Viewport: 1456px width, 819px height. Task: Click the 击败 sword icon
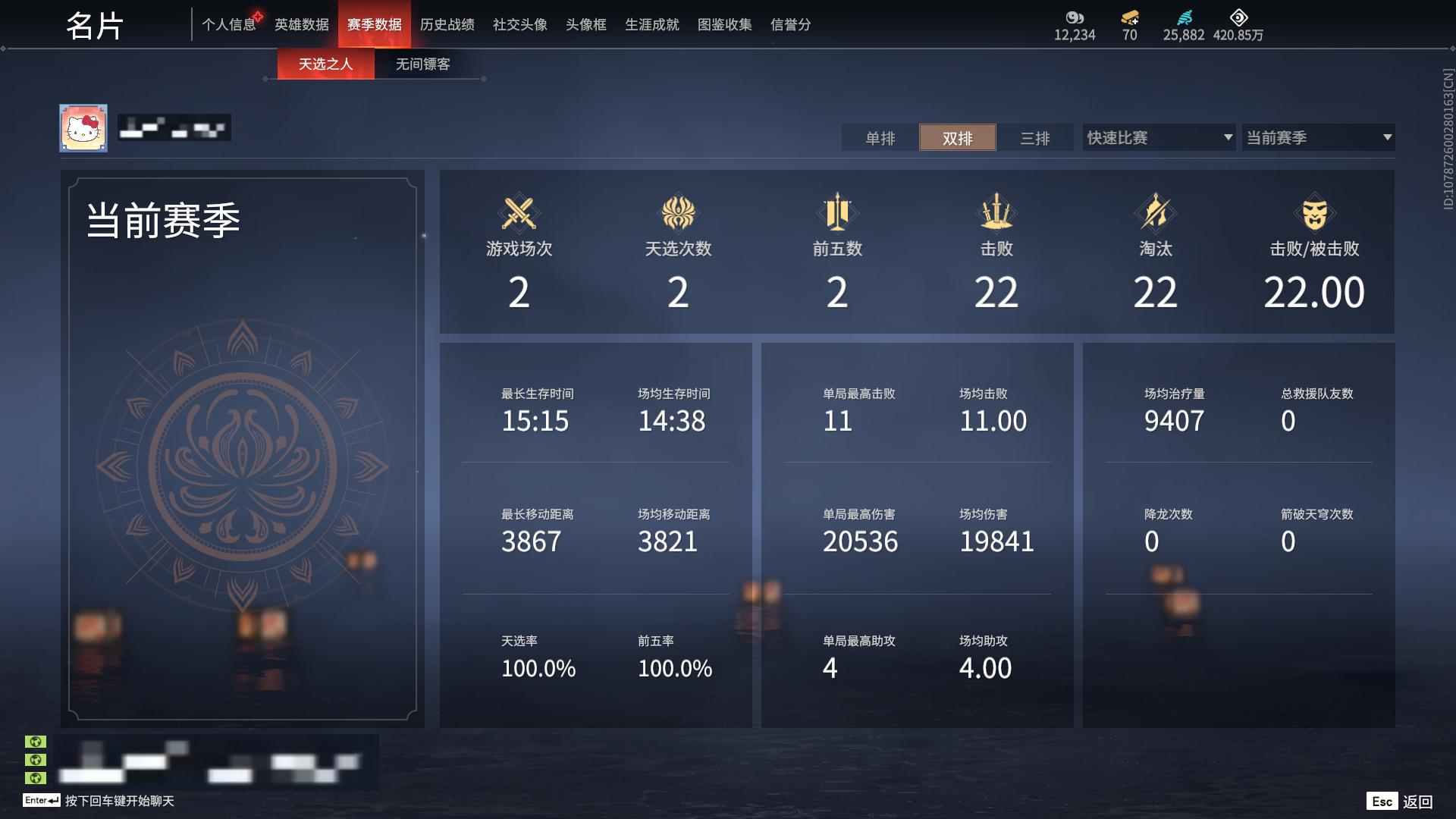996,213
